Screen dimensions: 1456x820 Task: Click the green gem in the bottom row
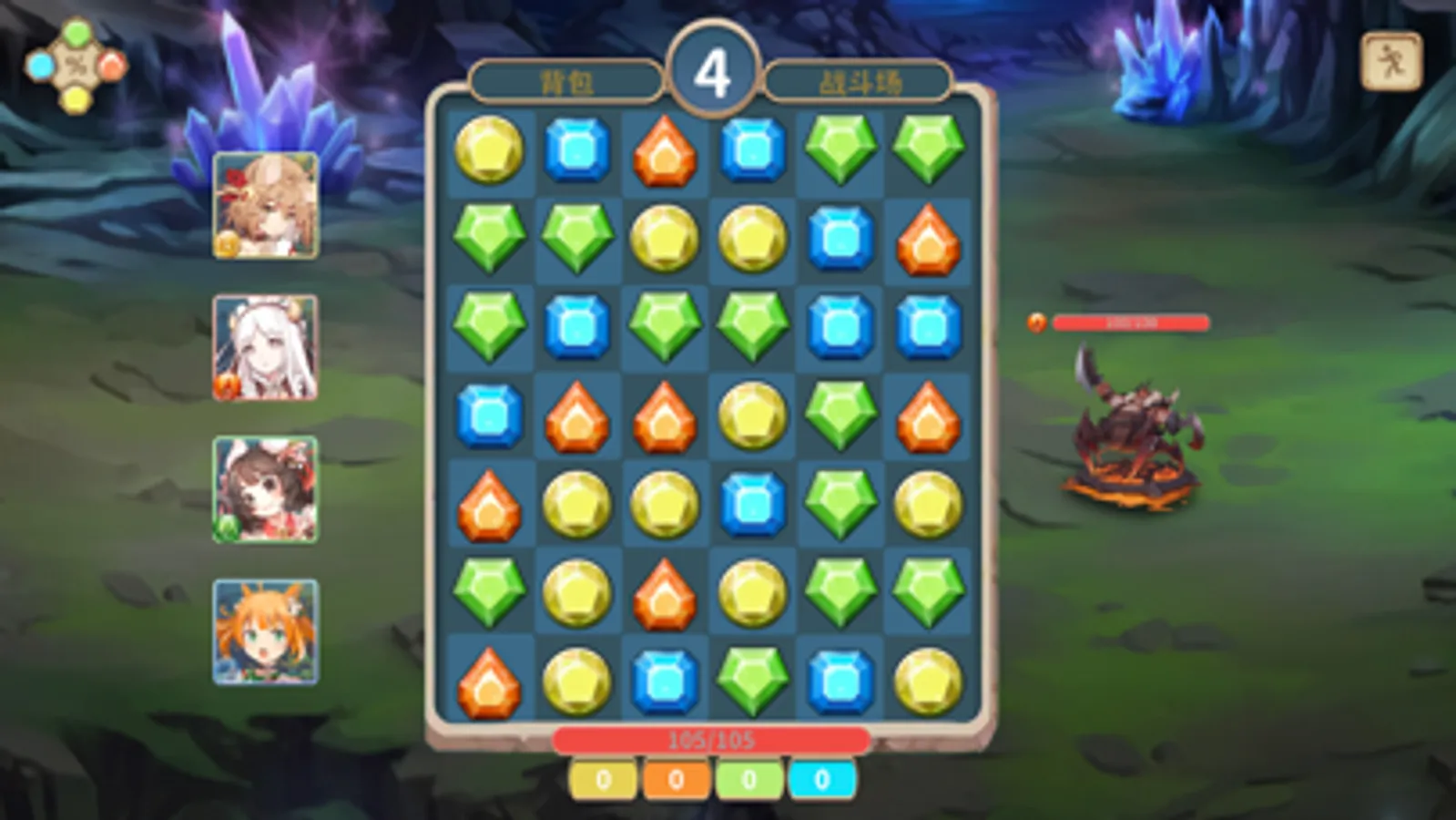coord(752,680)
